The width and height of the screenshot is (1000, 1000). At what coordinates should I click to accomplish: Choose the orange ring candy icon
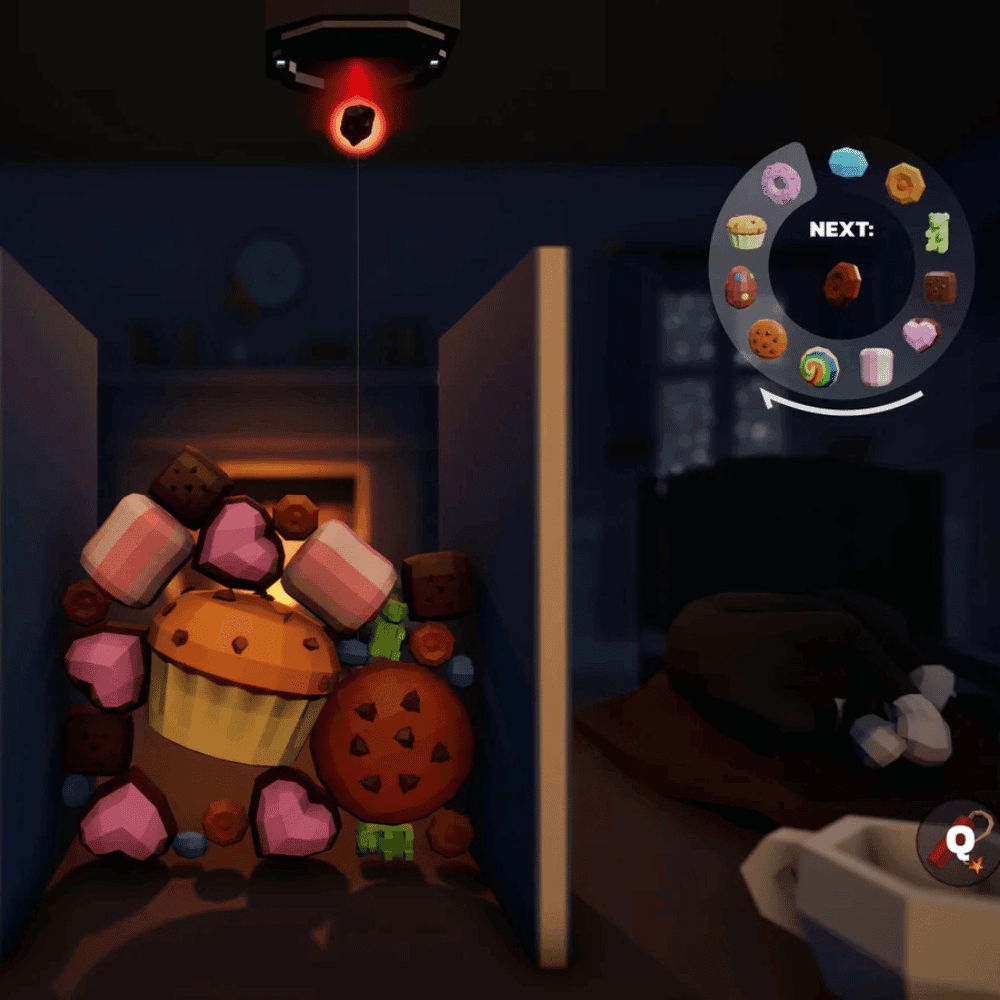(x=905, y=182)
